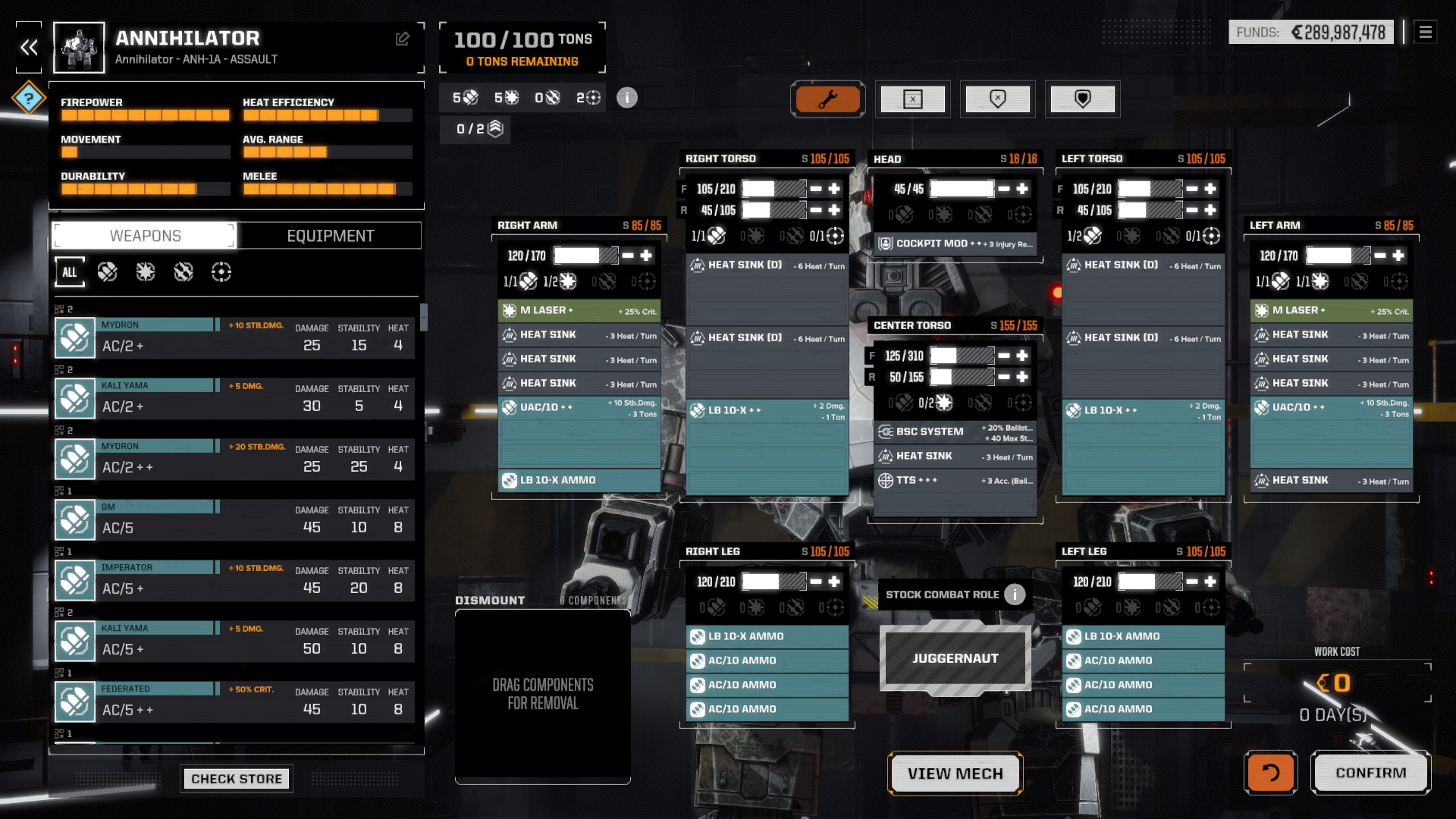
Task: Toggle the support weapon filter
Action: (221, 271)
